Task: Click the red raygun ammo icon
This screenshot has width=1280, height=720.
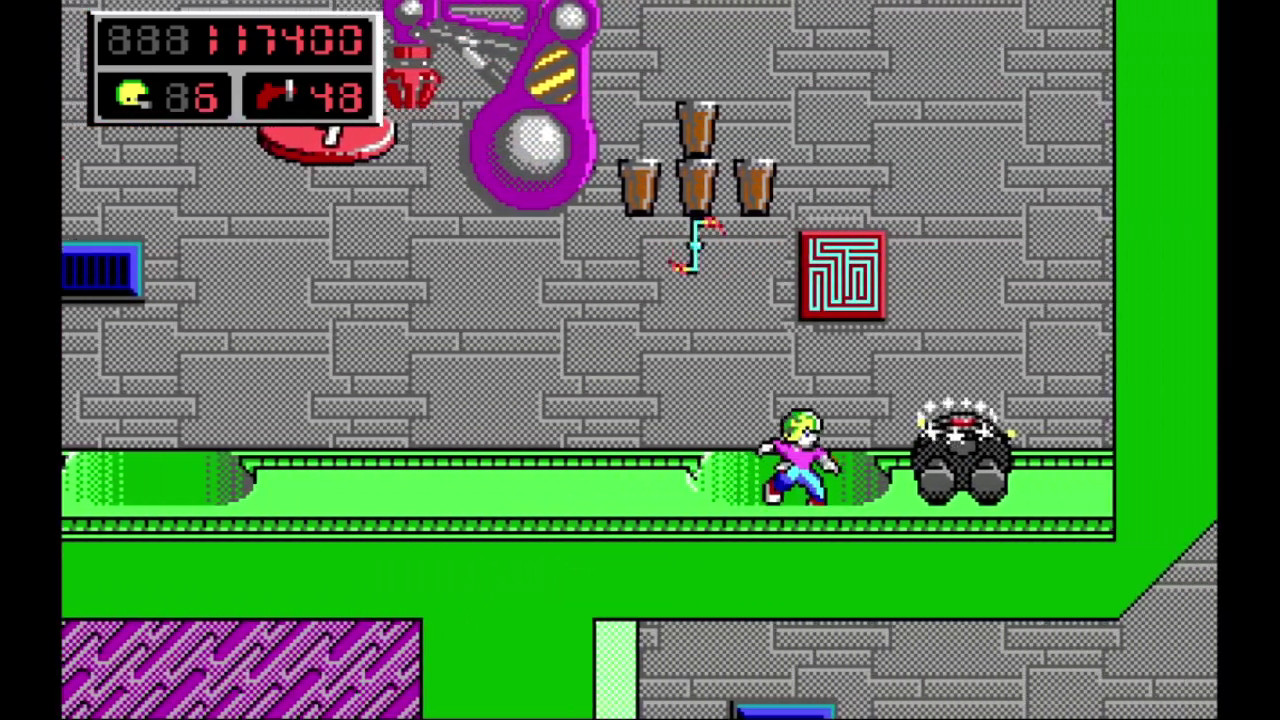Action: (274, 96)
